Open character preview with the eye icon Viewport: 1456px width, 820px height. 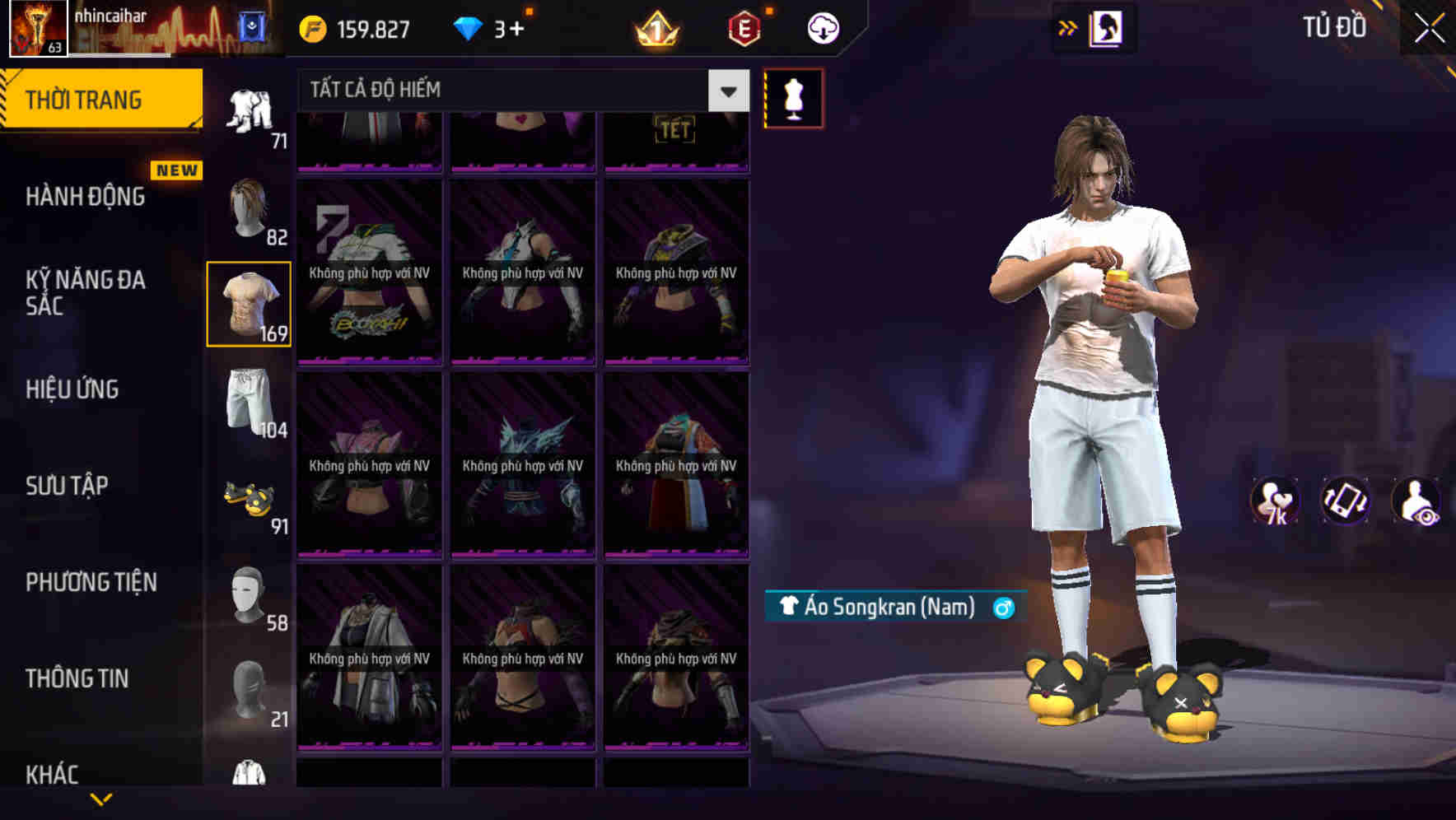coord(1416,501)
